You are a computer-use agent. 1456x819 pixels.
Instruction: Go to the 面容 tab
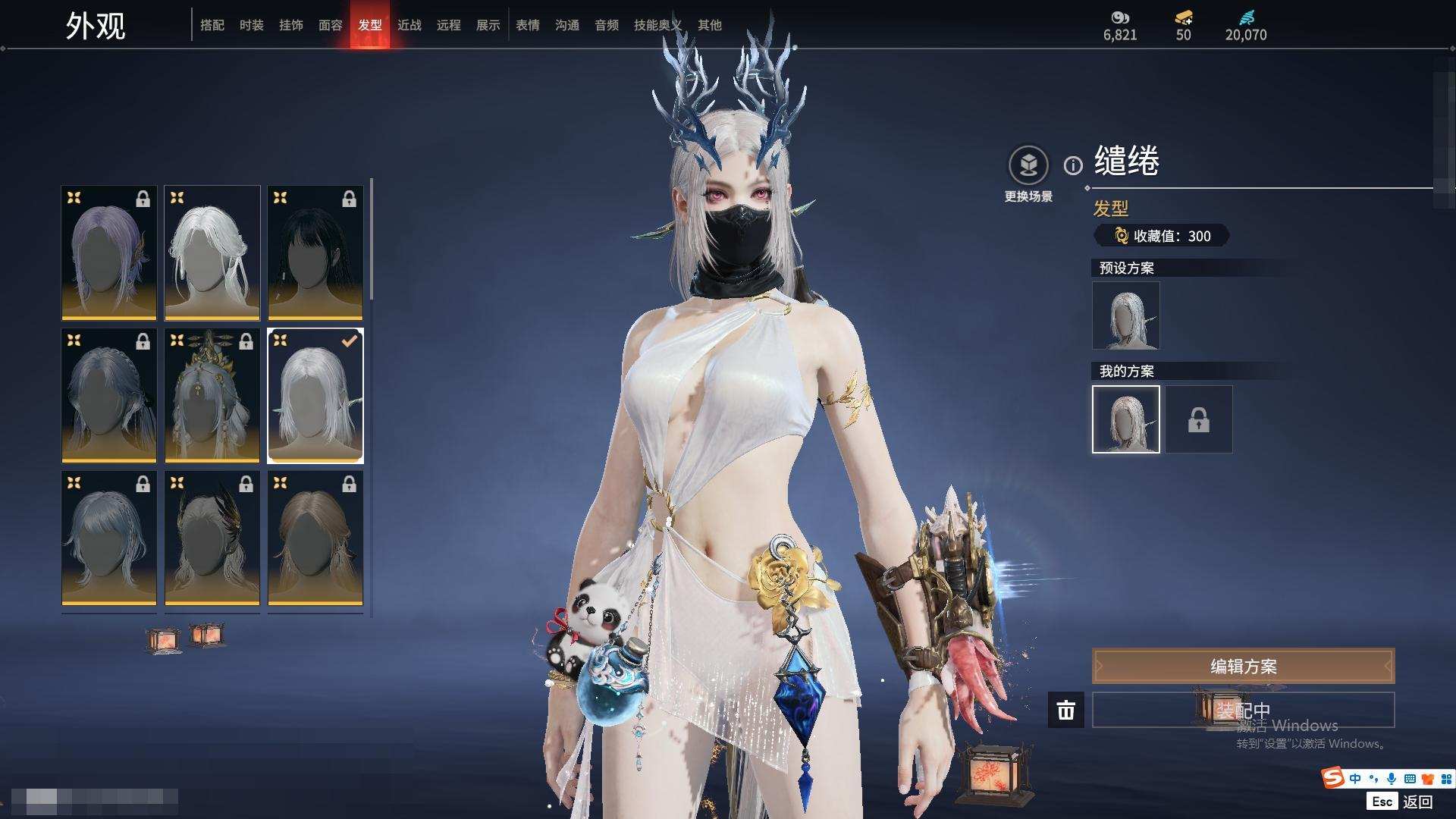tap(331, 25)
